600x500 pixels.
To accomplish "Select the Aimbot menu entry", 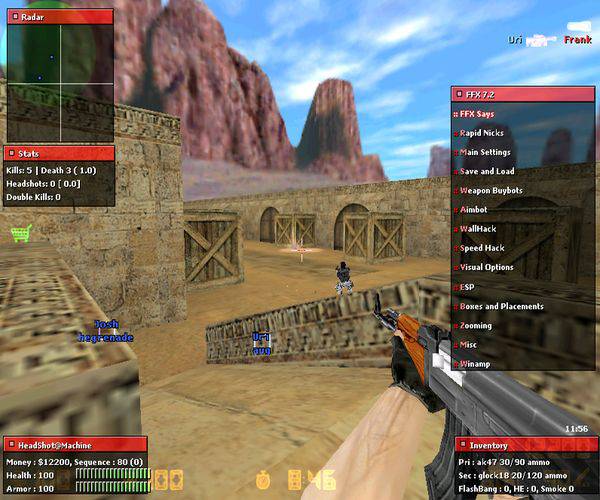I will [x=474, y=210].
